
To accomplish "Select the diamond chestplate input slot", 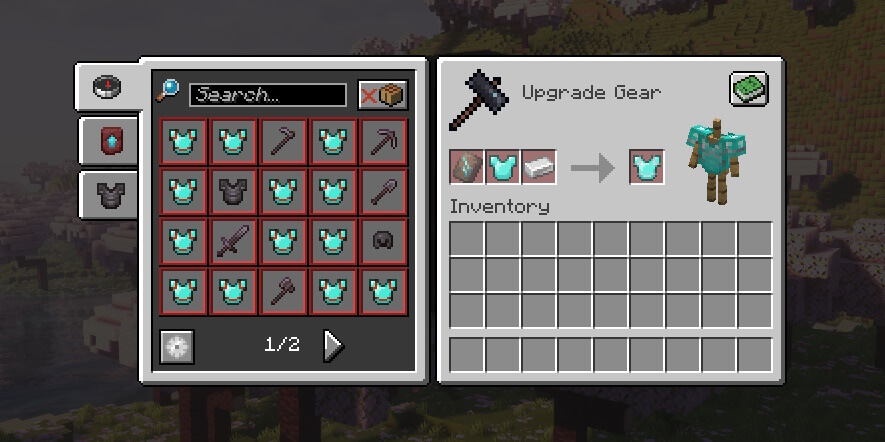I will click(503, 166).
